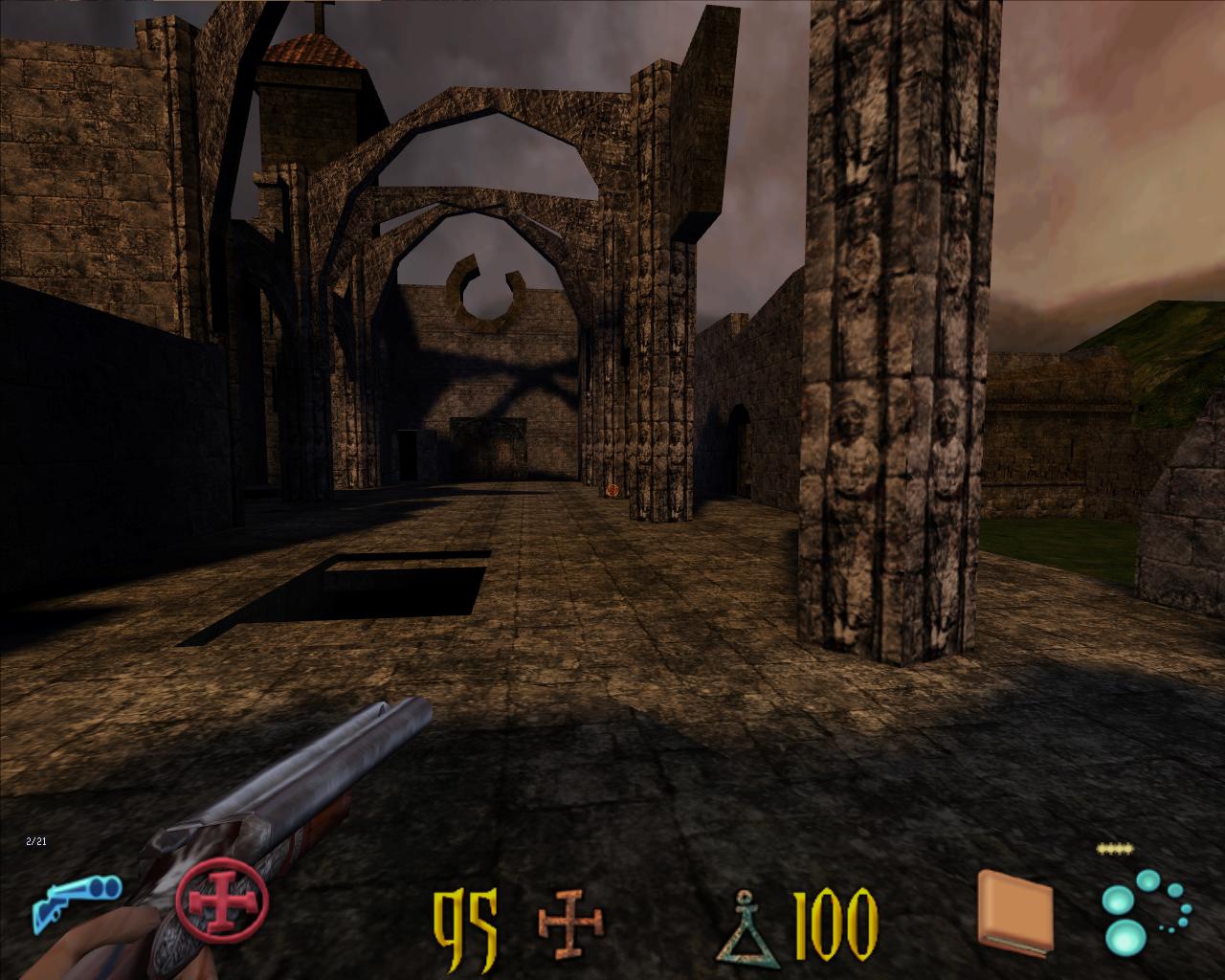Open the orange journal book
Viewport: 1225px width, 980px height.
tap(1015, 913)
